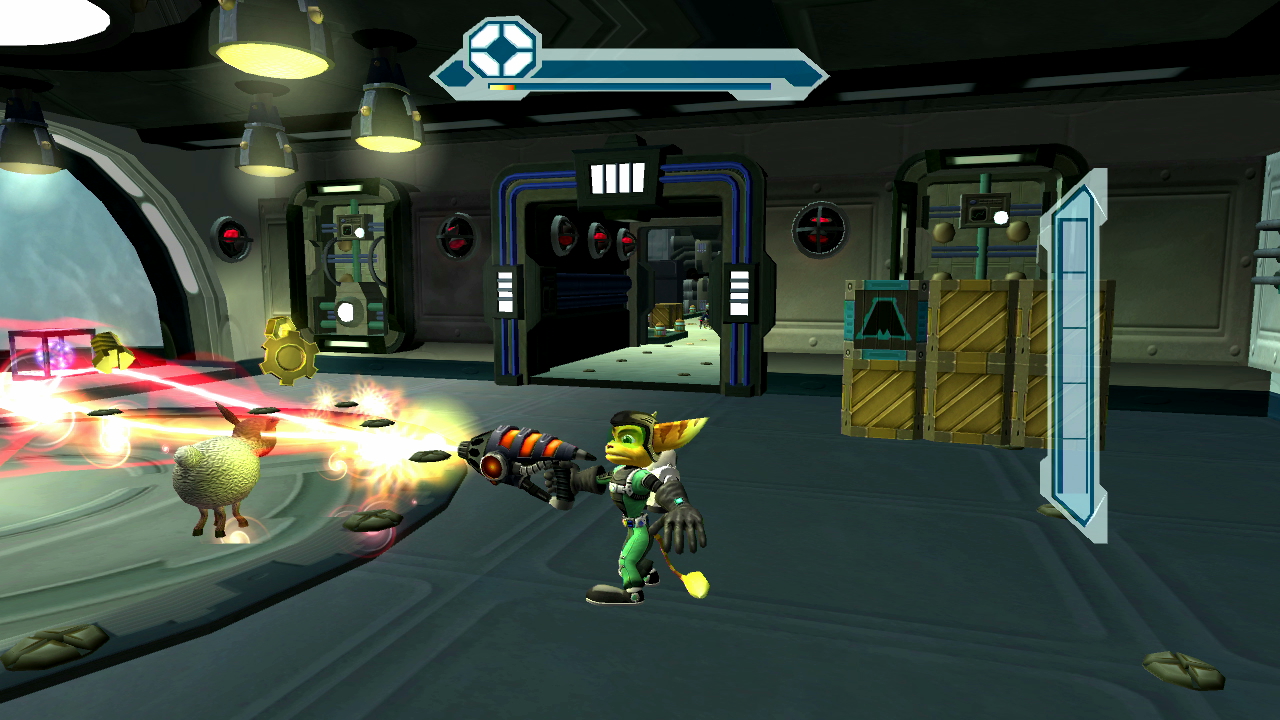The image size is (1280, 720).
Task: Toggle the ceiling lamp nearest the doorway
Action: tap(385, 125)
